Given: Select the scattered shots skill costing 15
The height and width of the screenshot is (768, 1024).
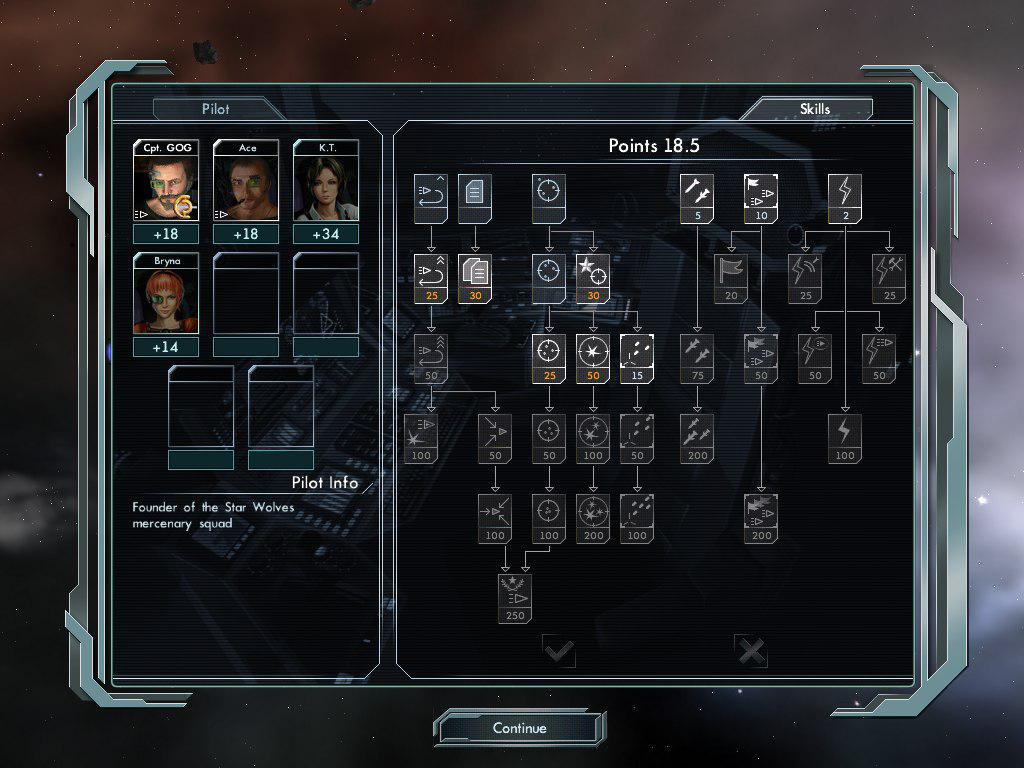Looking at the screenshot, I should click(637, 357).
